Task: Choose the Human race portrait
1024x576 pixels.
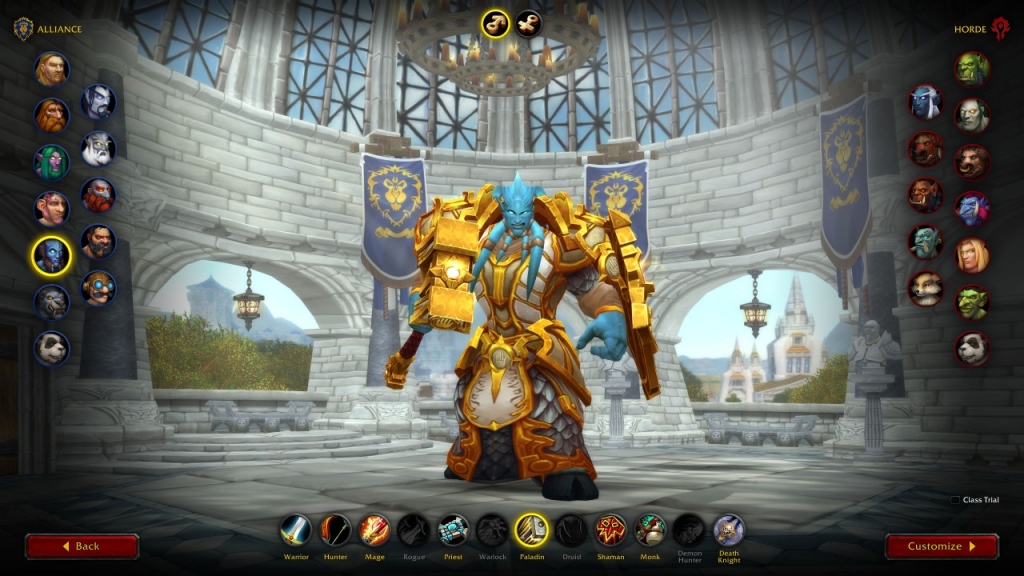Action: 51,69
